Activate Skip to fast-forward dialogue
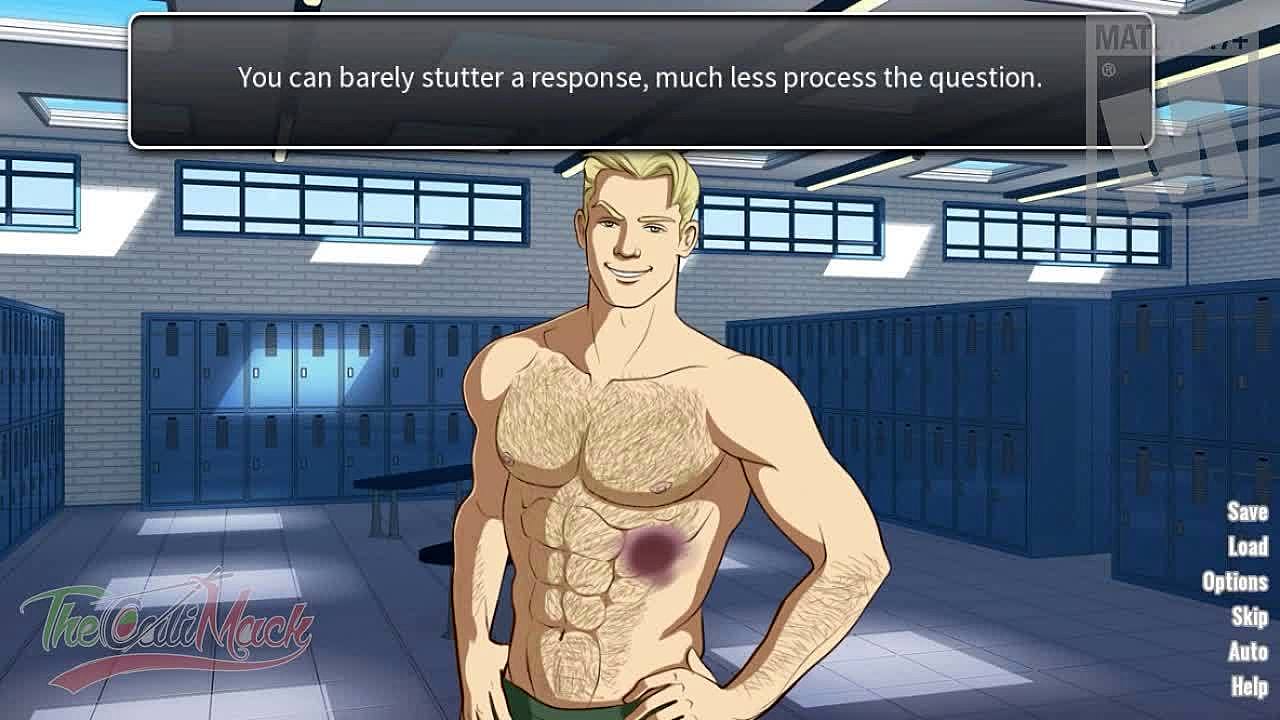The height and width of the screenshot is (720, 1280). [x=1250, y=616]
